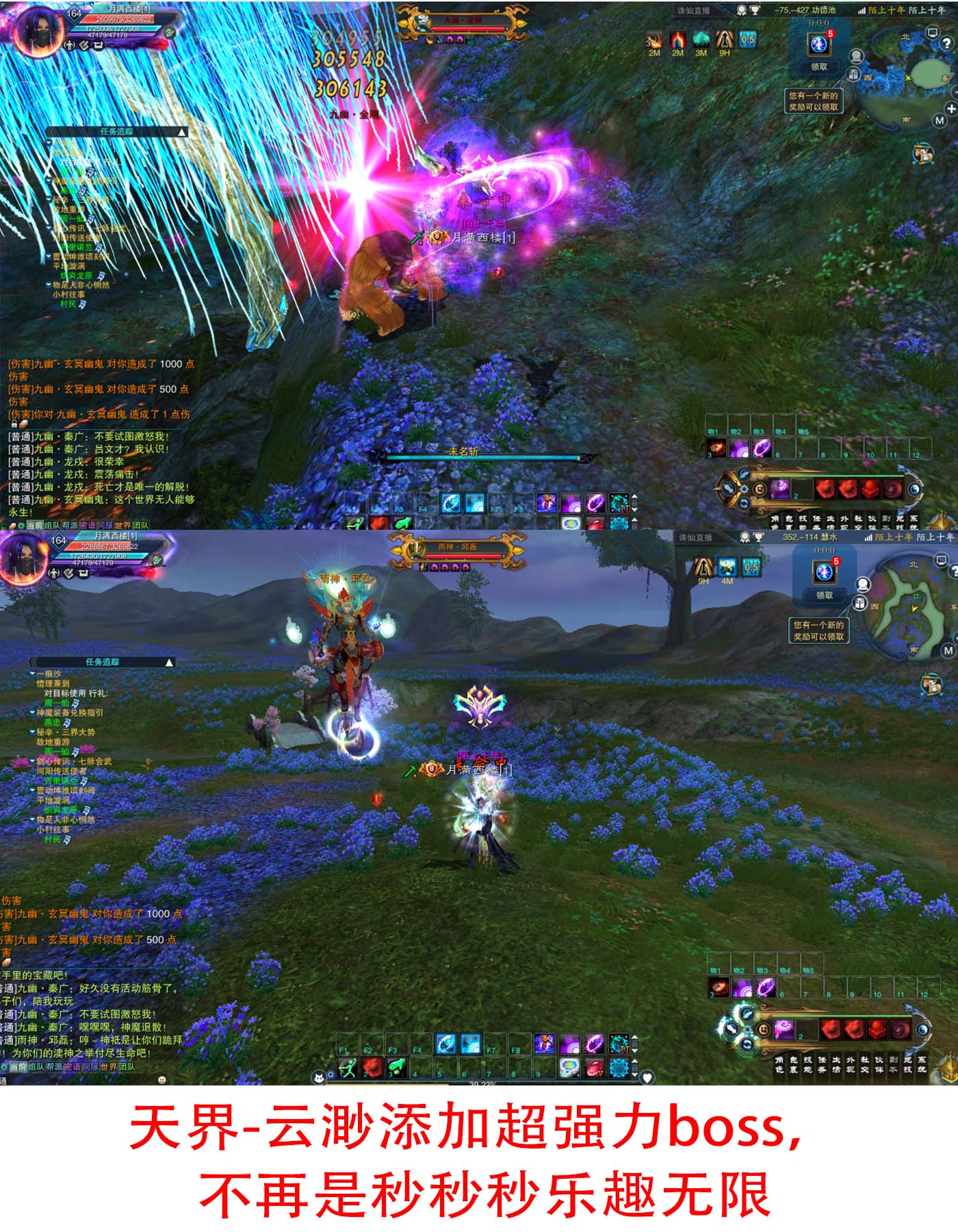Click the cat face icon left of the hotbar
The width and height of the screenshot is (958, 1232).
coord(318,1078)
